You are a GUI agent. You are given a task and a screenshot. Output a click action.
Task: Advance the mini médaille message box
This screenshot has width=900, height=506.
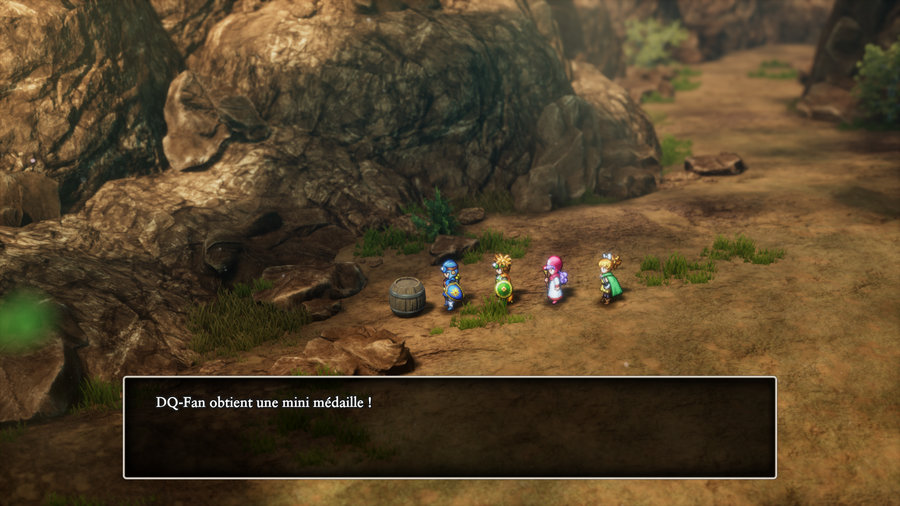(x=449, y=427)
